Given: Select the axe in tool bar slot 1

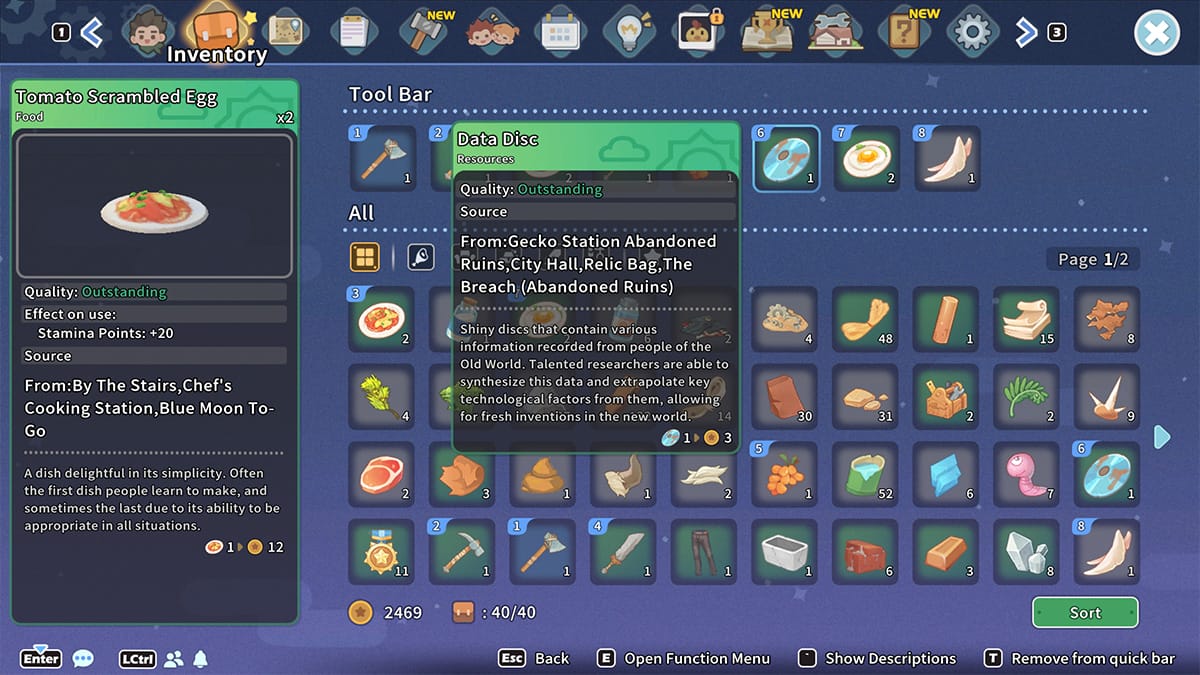Looking at the screenshot, I should click(x=383, y=159).
